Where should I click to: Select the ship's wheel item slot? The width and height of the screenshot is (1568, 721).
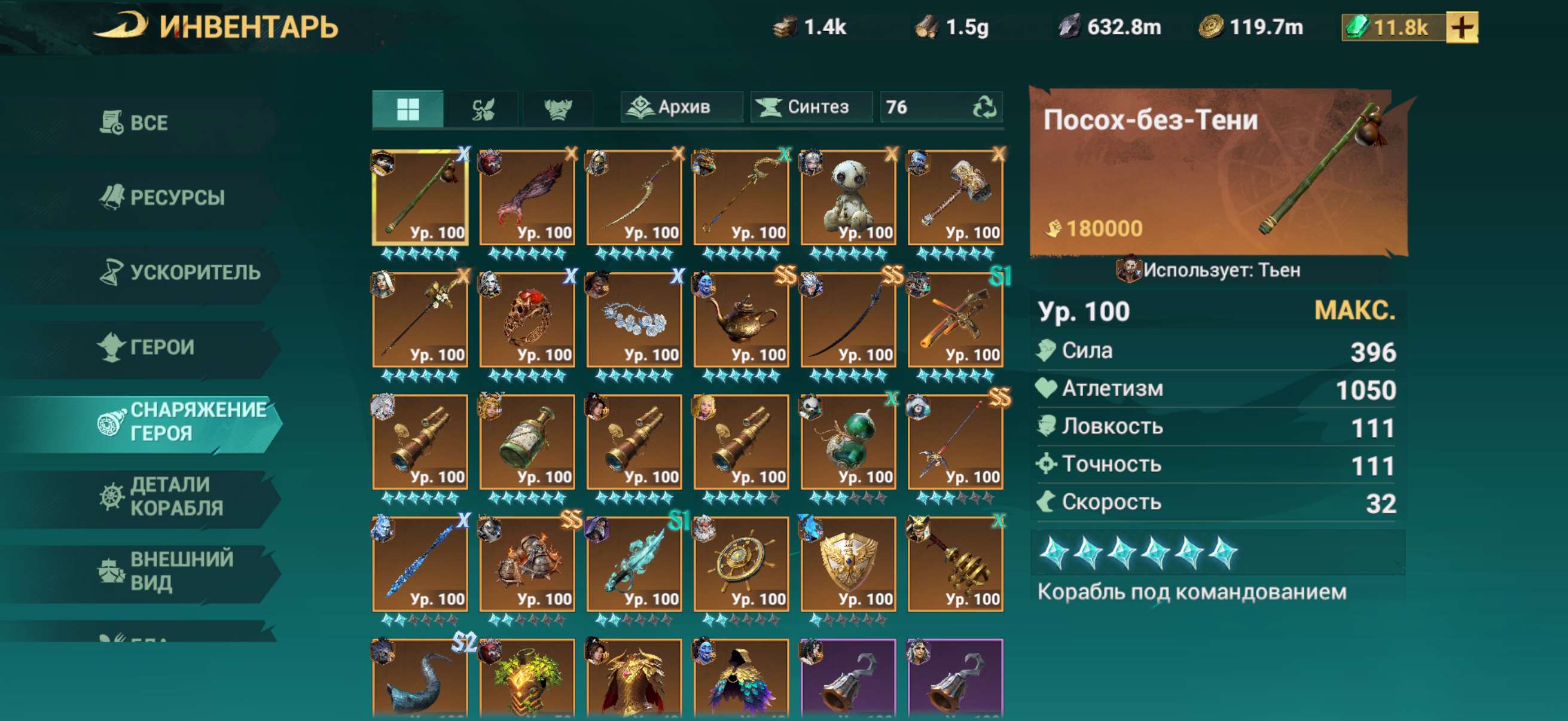(x=742, y=564)
